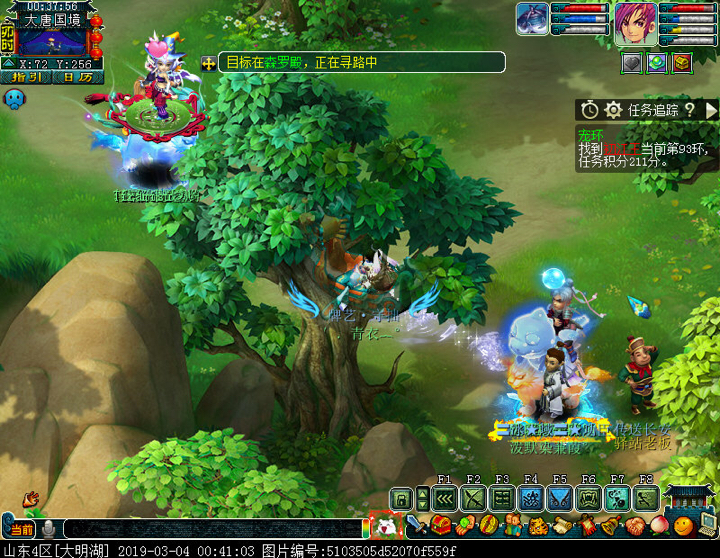Open the quest tracker gear settings
Screen dimensions: 720x558
coord(614,110)
